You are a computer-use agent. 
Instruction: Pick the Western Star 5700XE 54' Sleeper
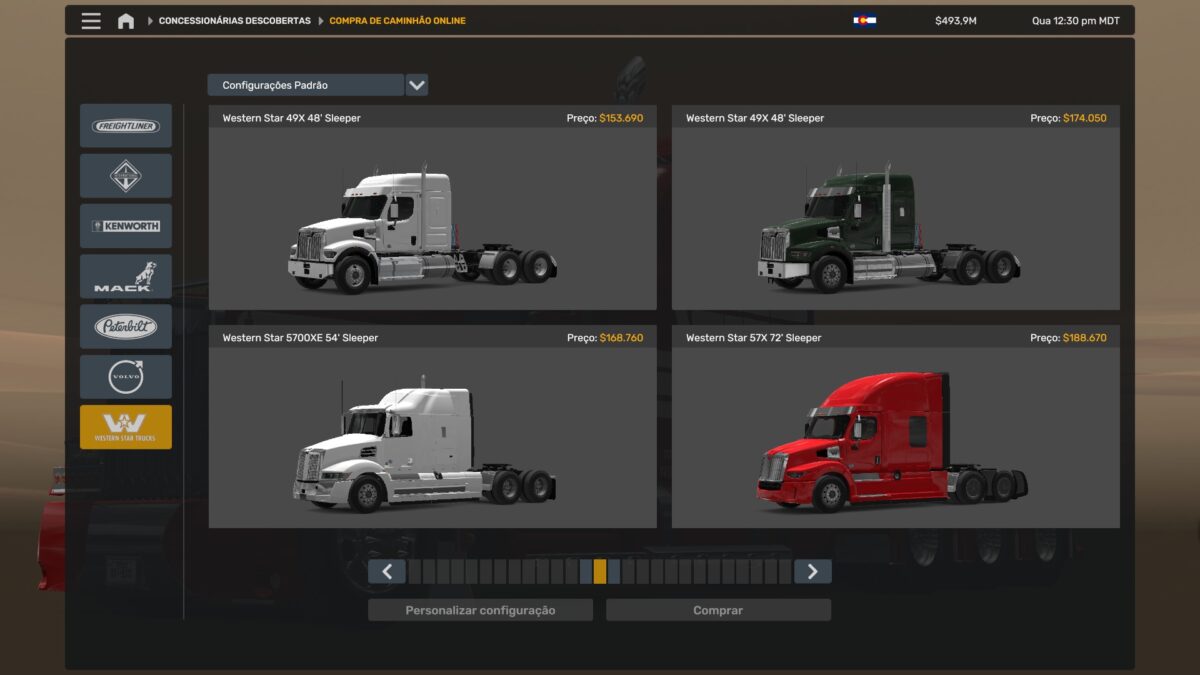432,437
